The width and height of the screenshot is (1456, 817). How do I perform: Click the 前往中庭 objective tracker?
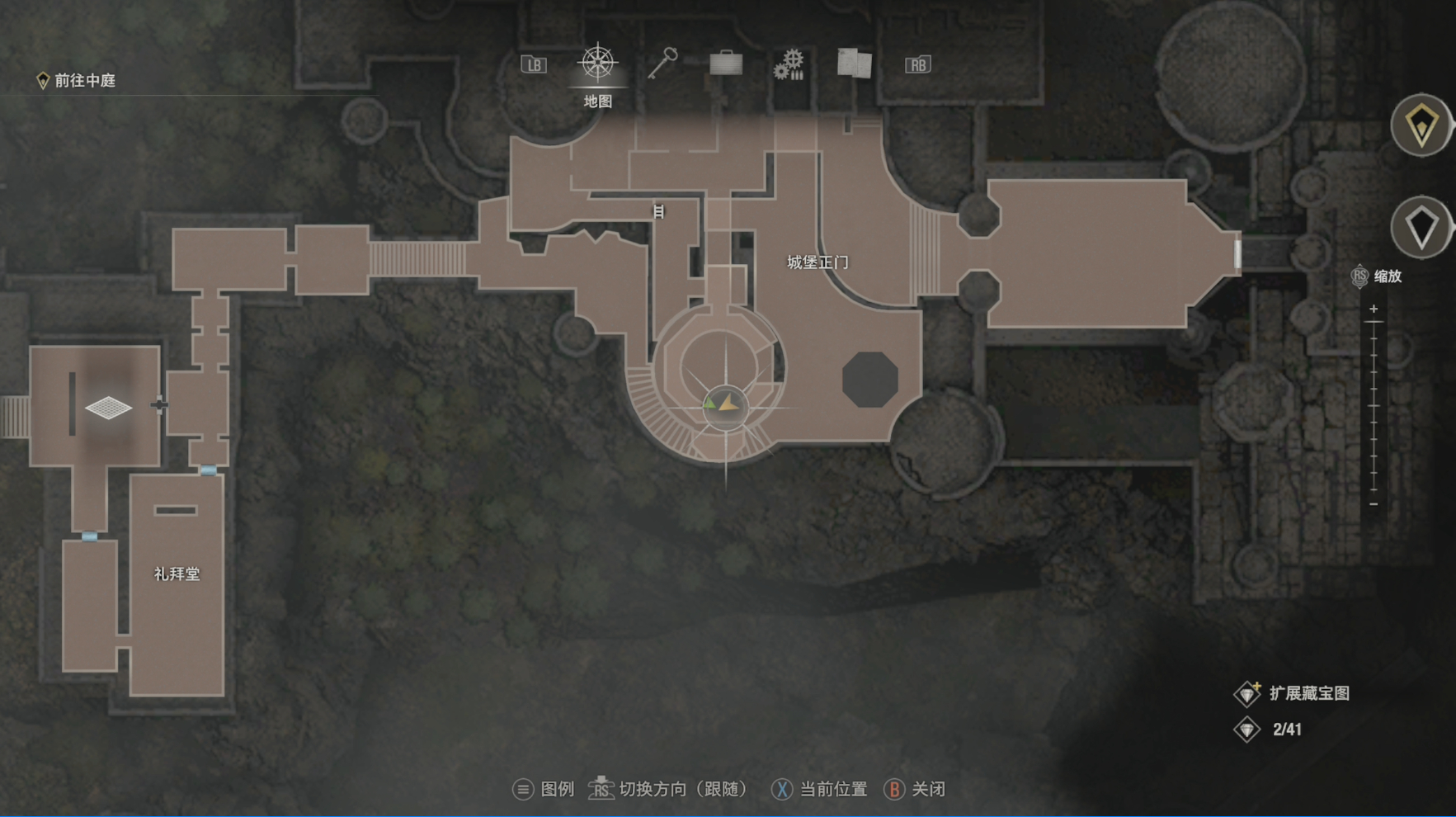(76, 80)
